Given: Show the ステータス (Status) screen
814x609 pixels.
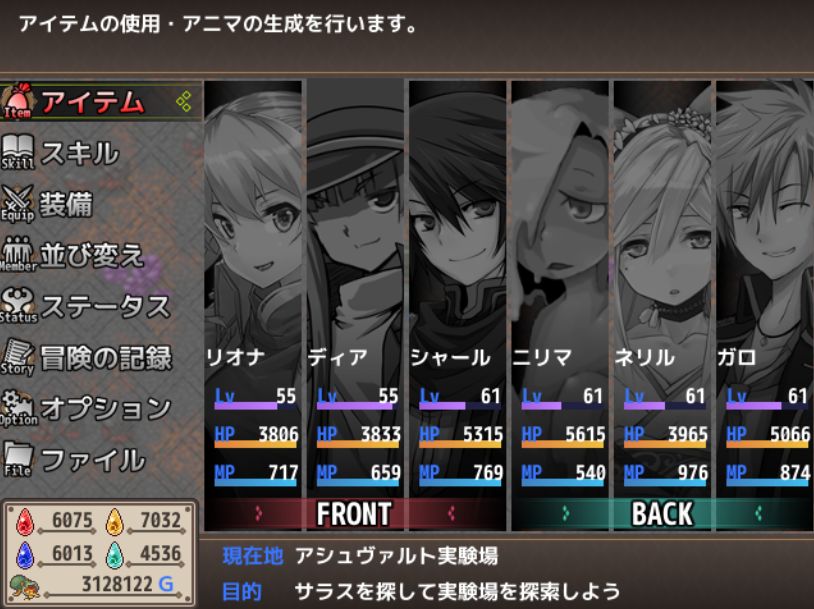Looking at the screenshot, I should (x=104, y=306).
